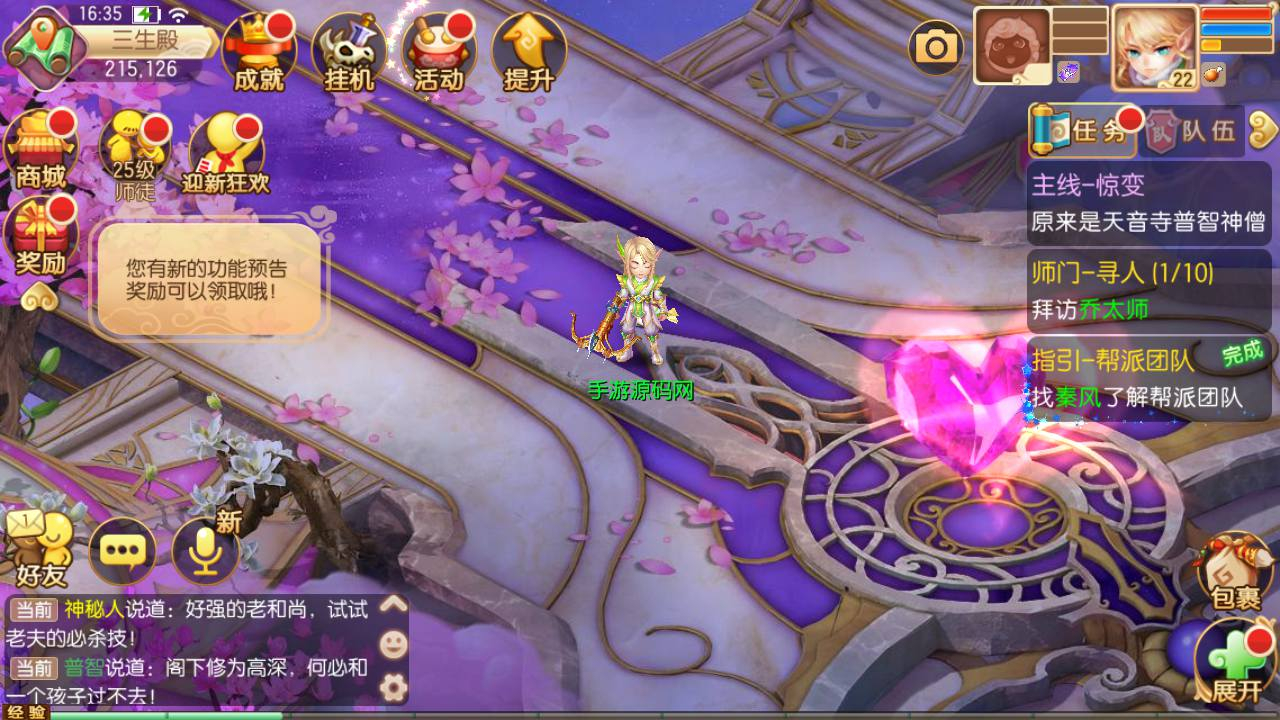Complete the 指引-帮派团队 guide quest

[x=1148, y=377]
